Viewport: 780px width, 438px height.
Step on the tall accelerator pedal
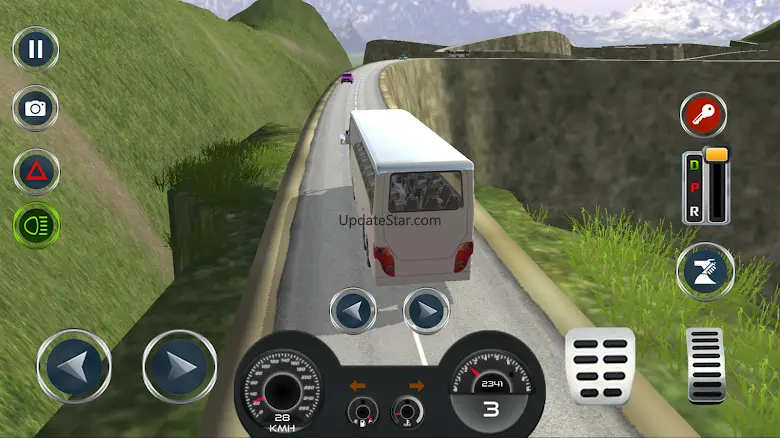(705, 365)
